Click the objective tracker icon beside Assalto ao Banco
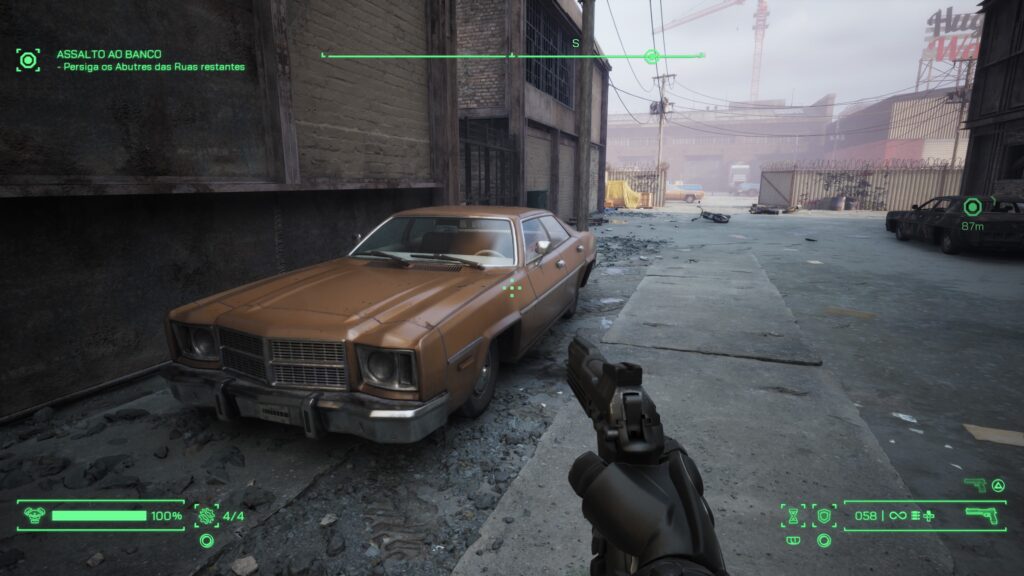This screenshot has height=576, width=1024. coord(28,59)
